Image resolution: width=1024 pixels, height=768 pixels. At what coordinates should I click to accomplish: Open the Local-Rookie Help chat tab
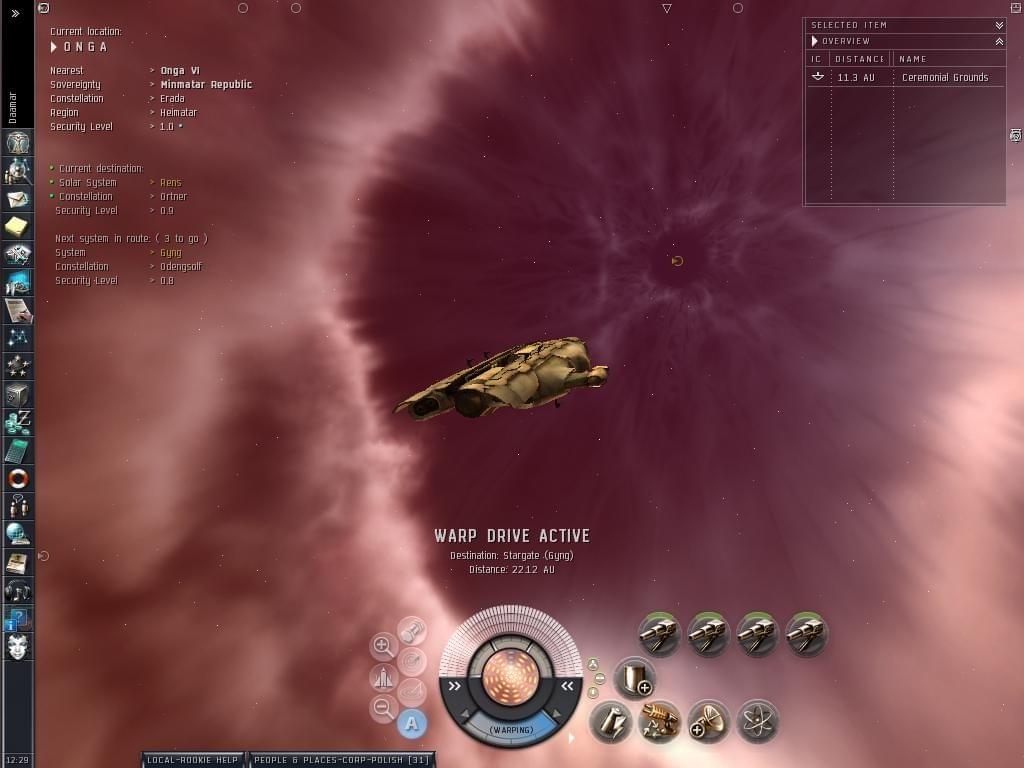pos(192,760)
